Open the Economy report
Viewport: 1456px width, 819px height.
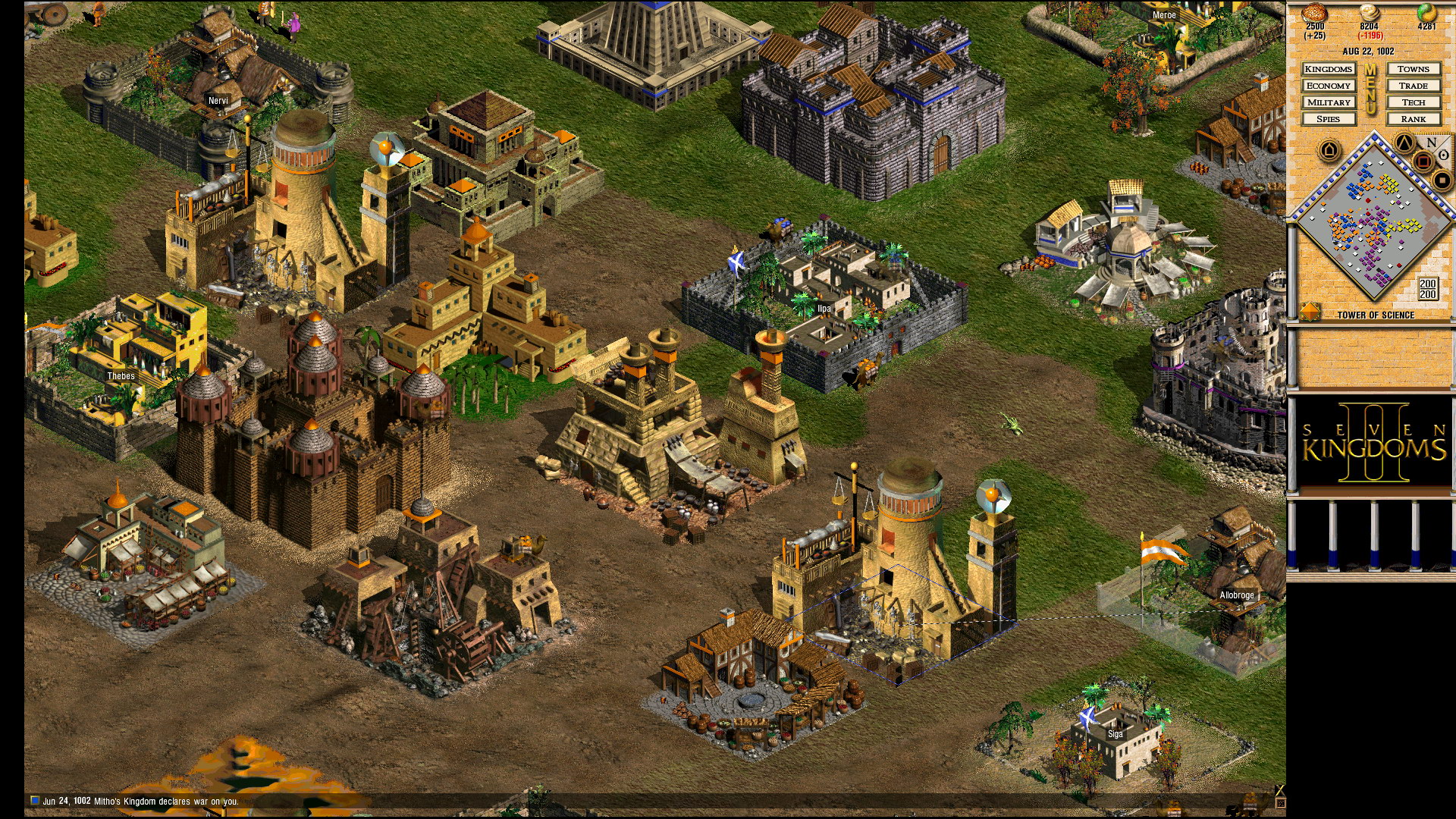1329,85
